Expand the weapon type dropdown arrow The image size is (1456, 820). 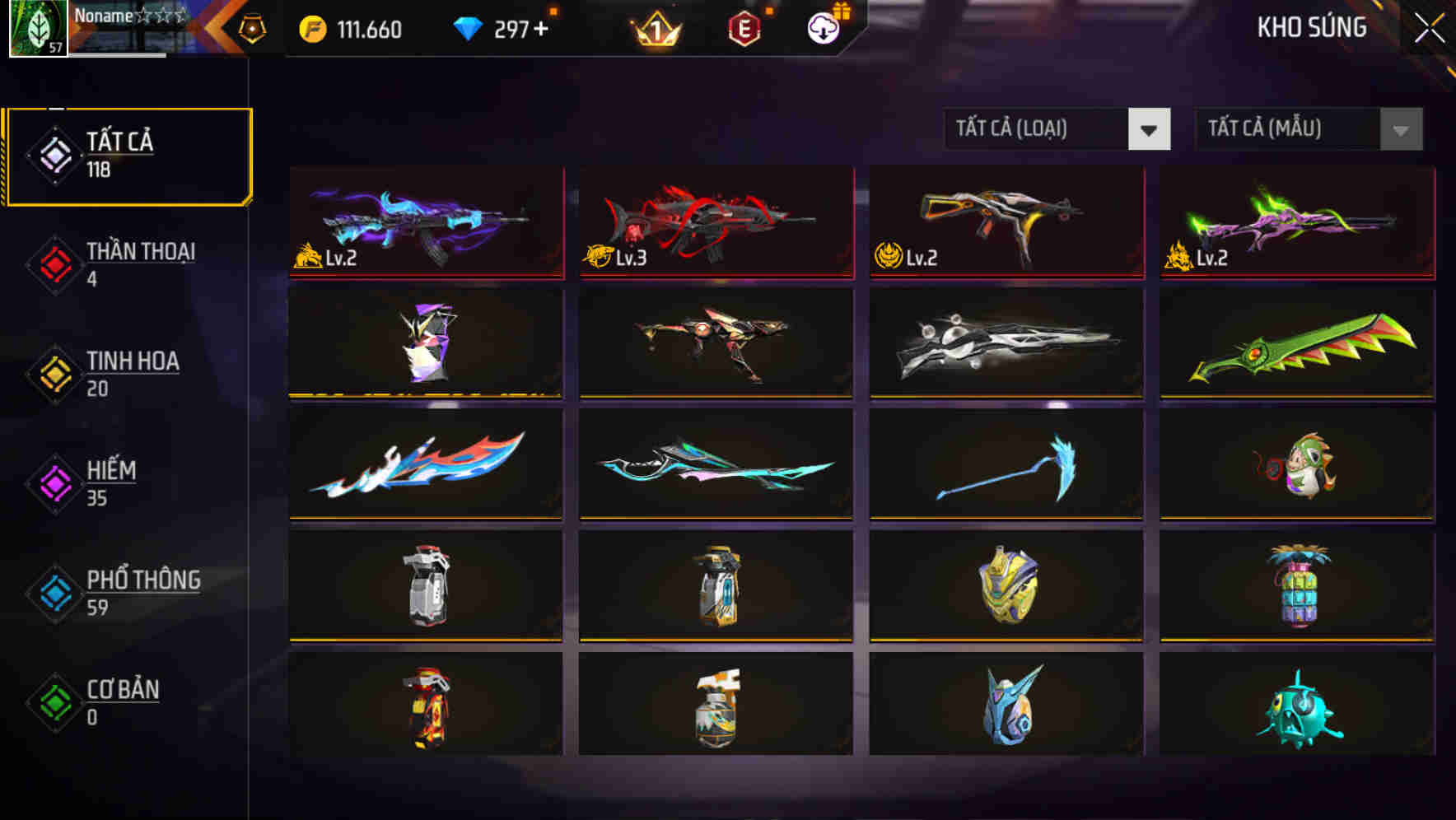1150,129
